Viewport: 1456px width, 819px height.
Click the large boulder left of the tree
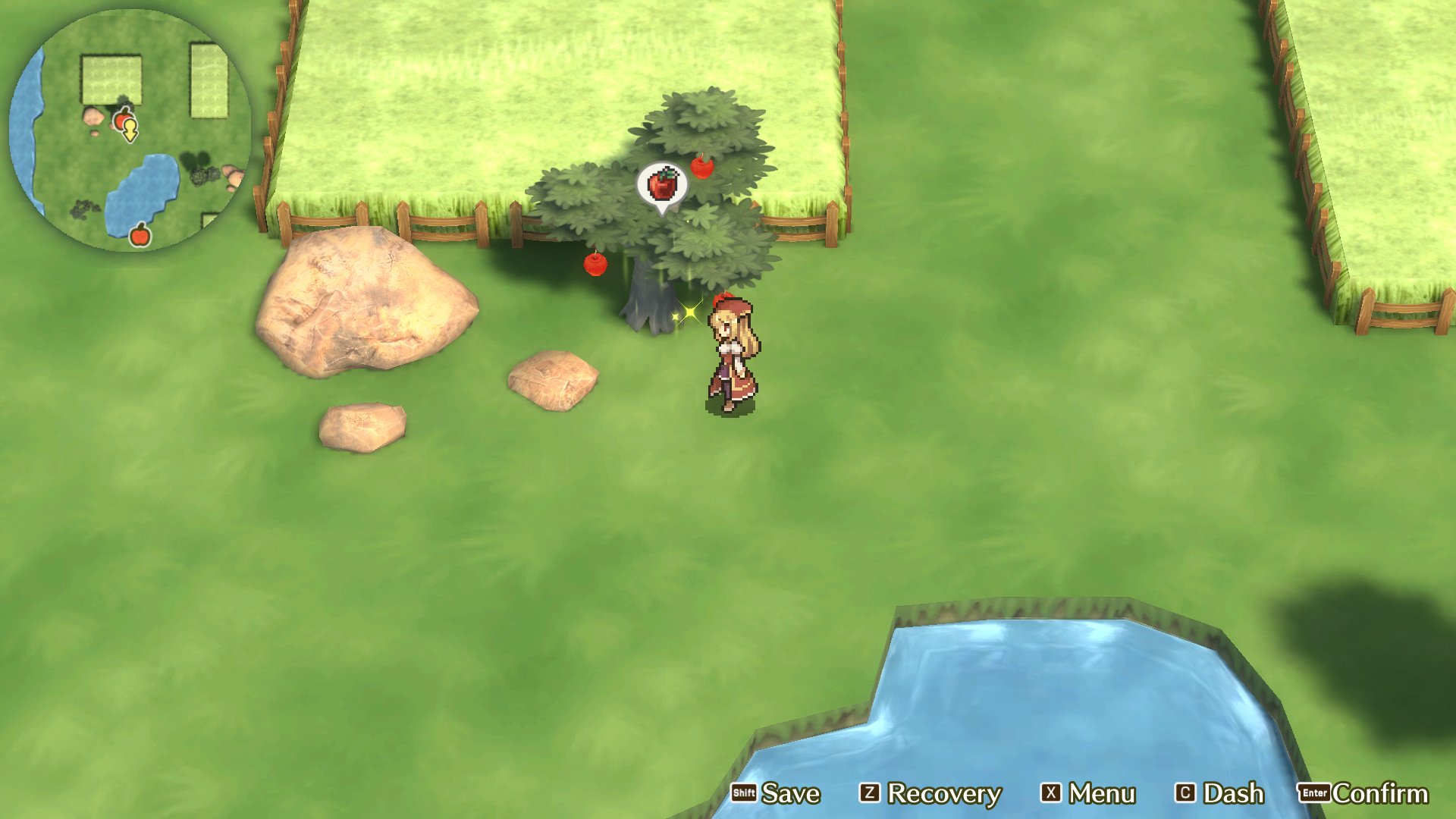364,303
